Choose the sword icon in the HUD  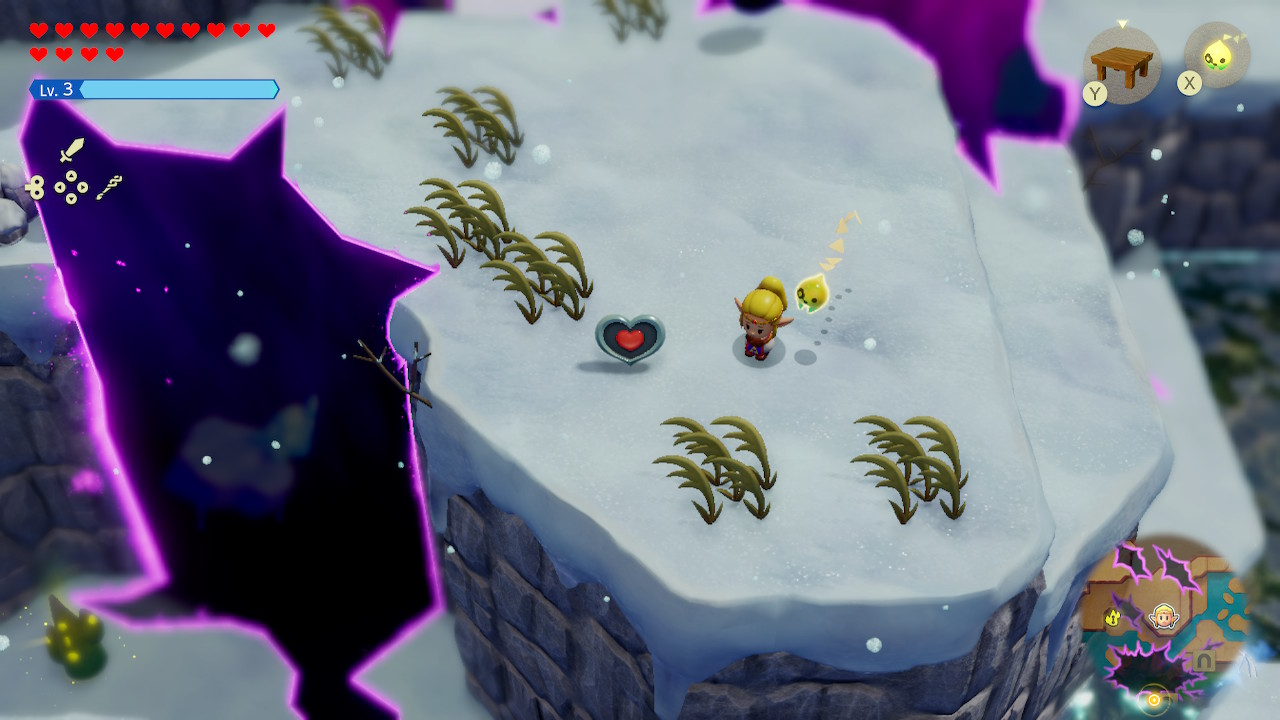[x=71, y=151]
